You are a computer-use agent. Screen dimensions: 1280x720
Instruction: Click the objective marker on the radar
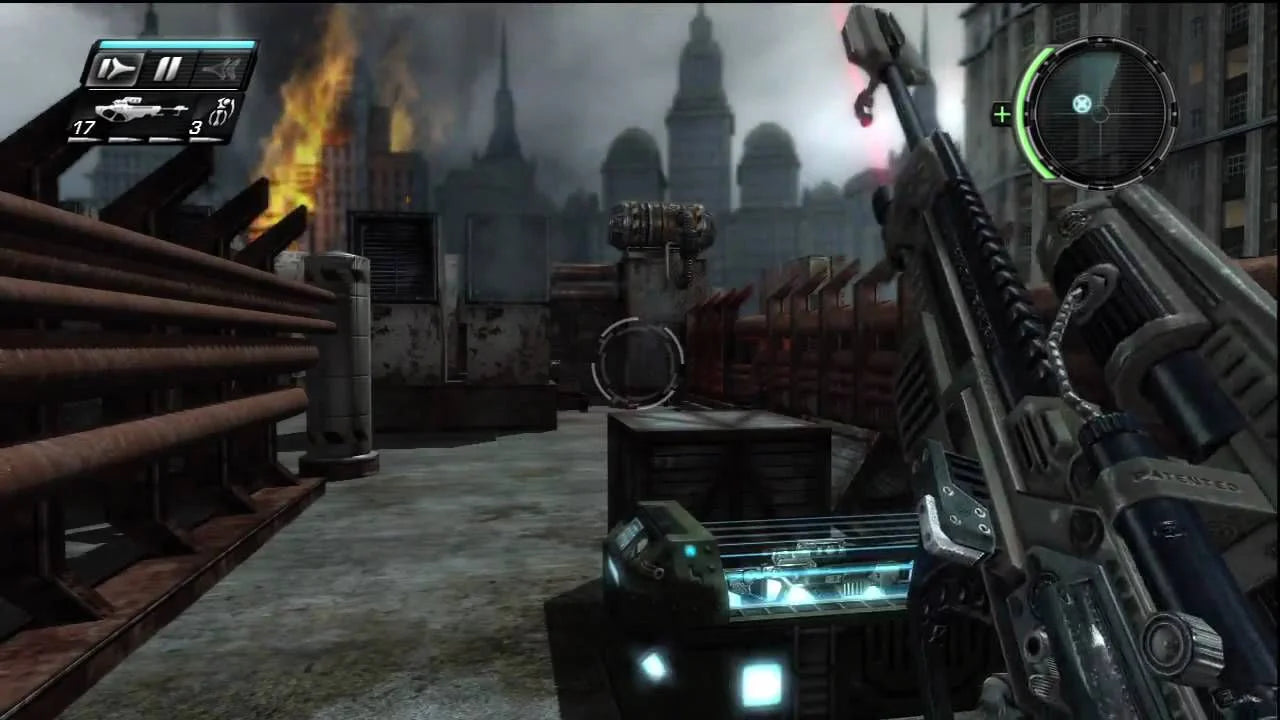pyautogui.click(x=1081, y=103)
